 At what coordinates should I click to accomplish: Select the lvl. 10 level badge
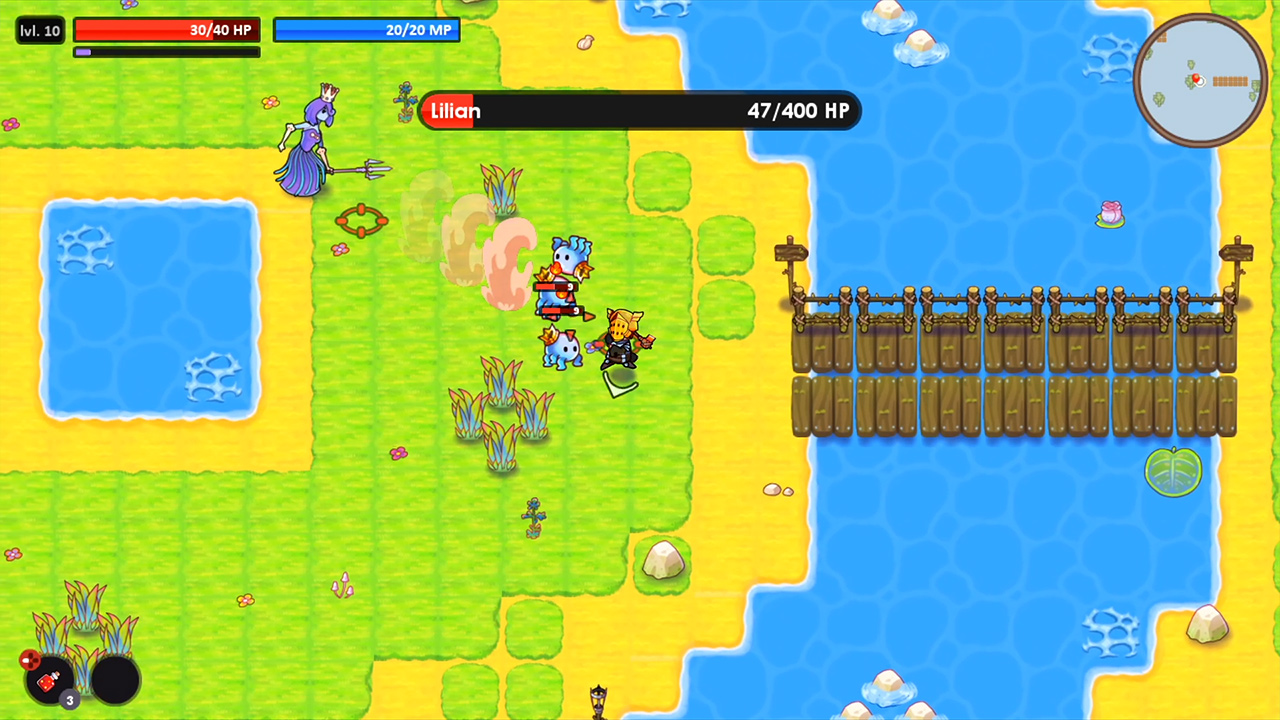39,30
